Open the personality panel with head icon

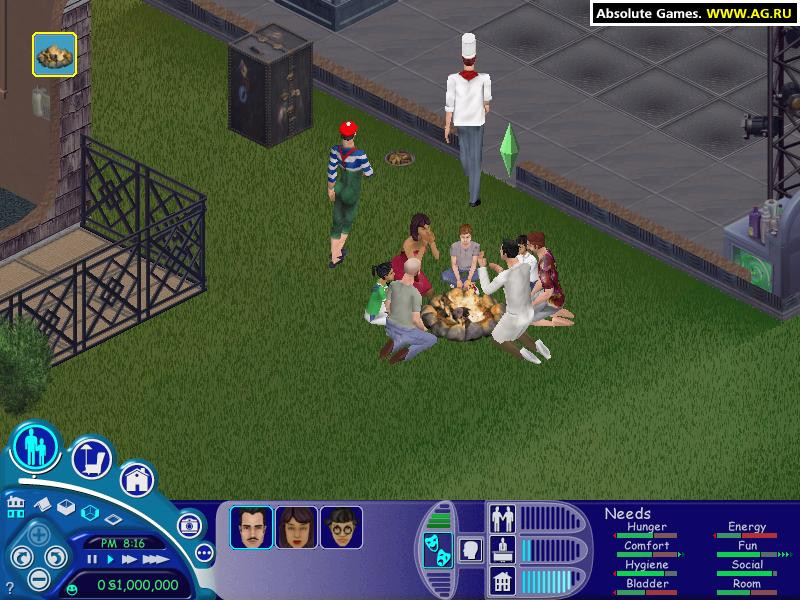pos(469,550)
